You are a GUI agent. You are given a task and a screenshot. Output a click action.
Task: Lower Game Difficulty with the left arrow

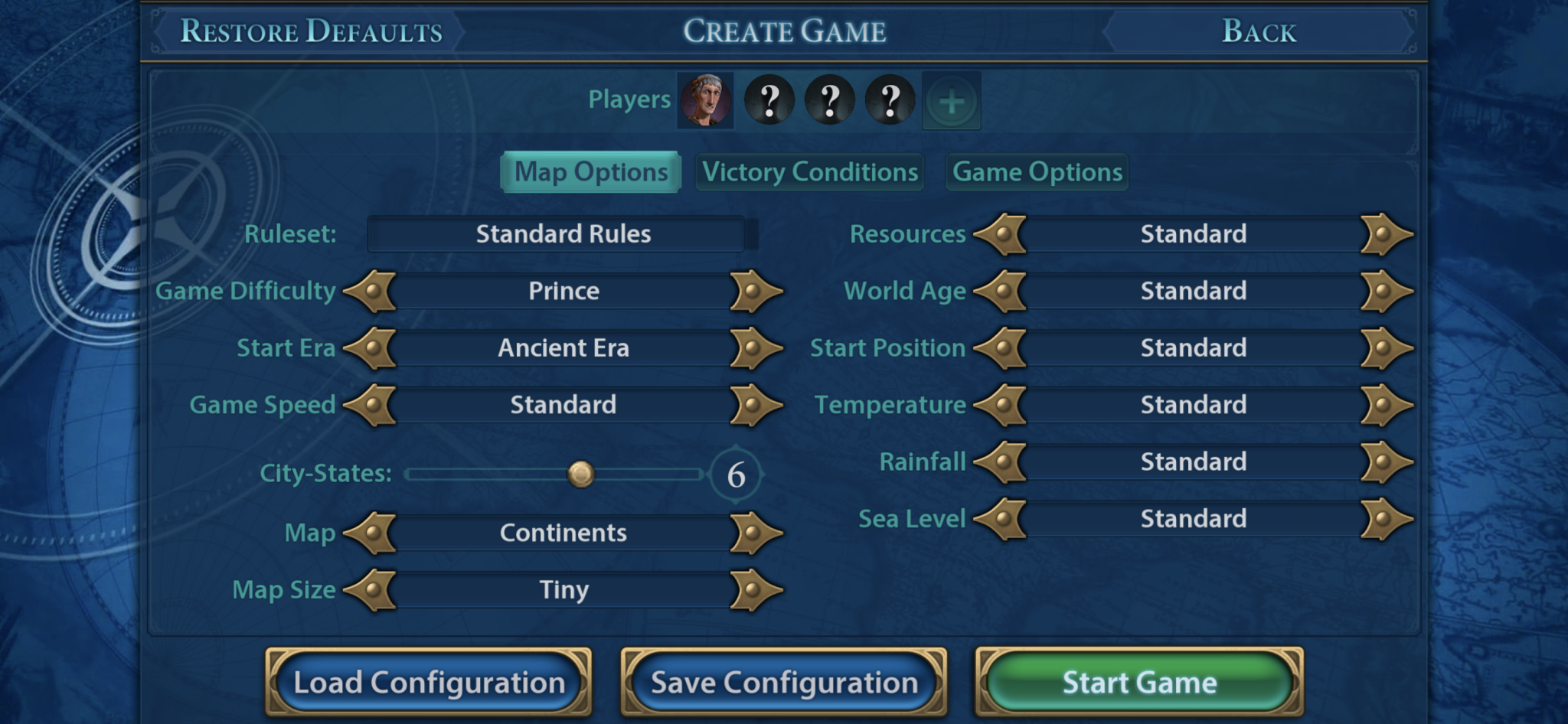373,291
